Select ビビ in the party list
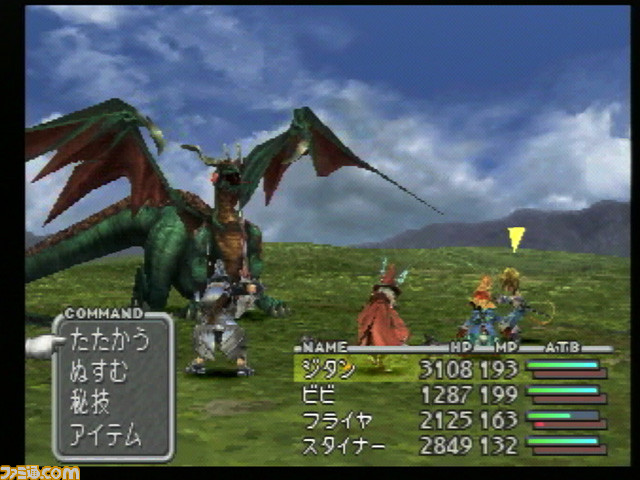This screenshot has height=480, width=640. pyautogui.click(x=320, y=395)
